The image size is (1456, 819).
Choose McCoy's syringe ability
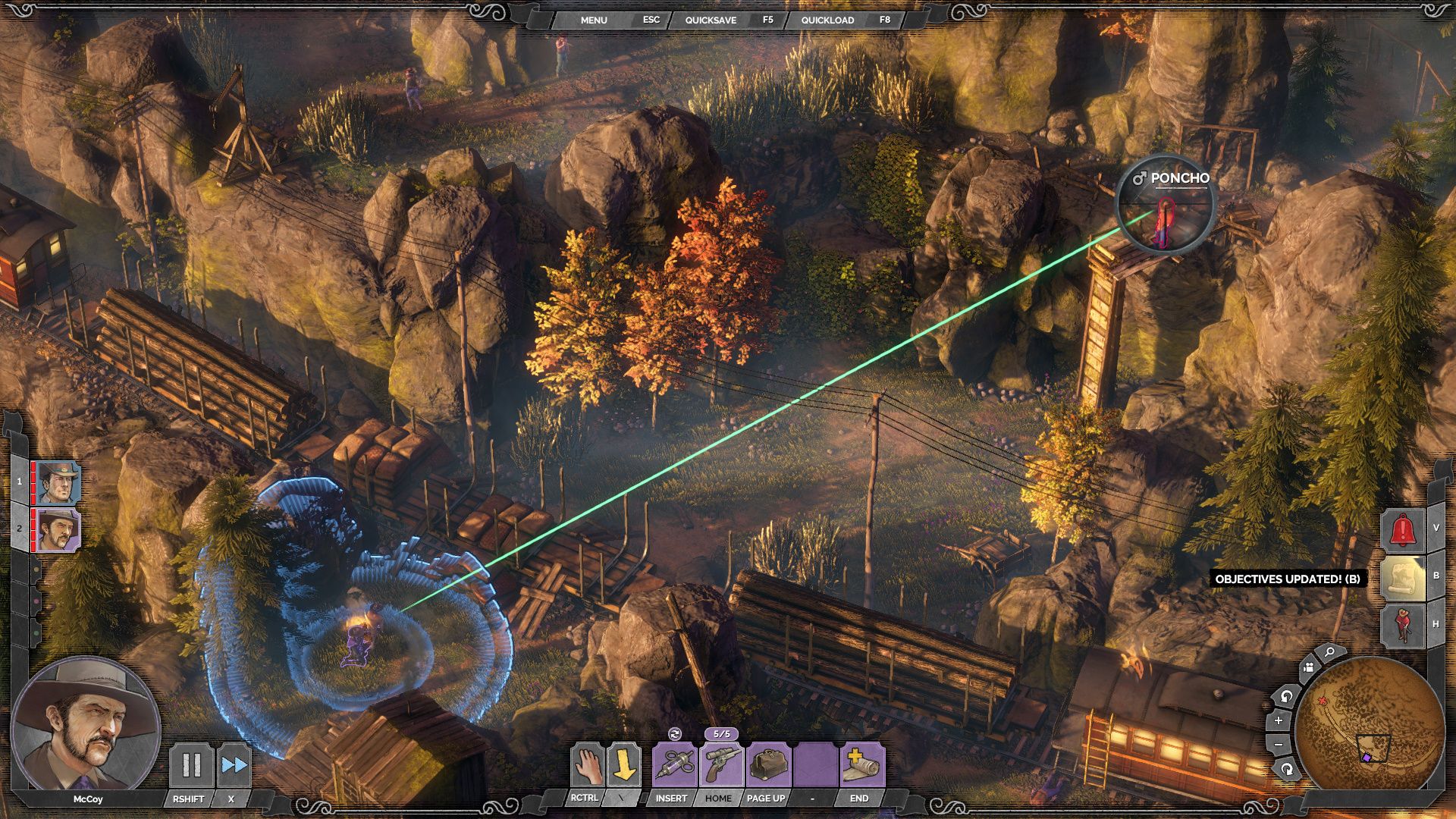(x=675, y=764)
